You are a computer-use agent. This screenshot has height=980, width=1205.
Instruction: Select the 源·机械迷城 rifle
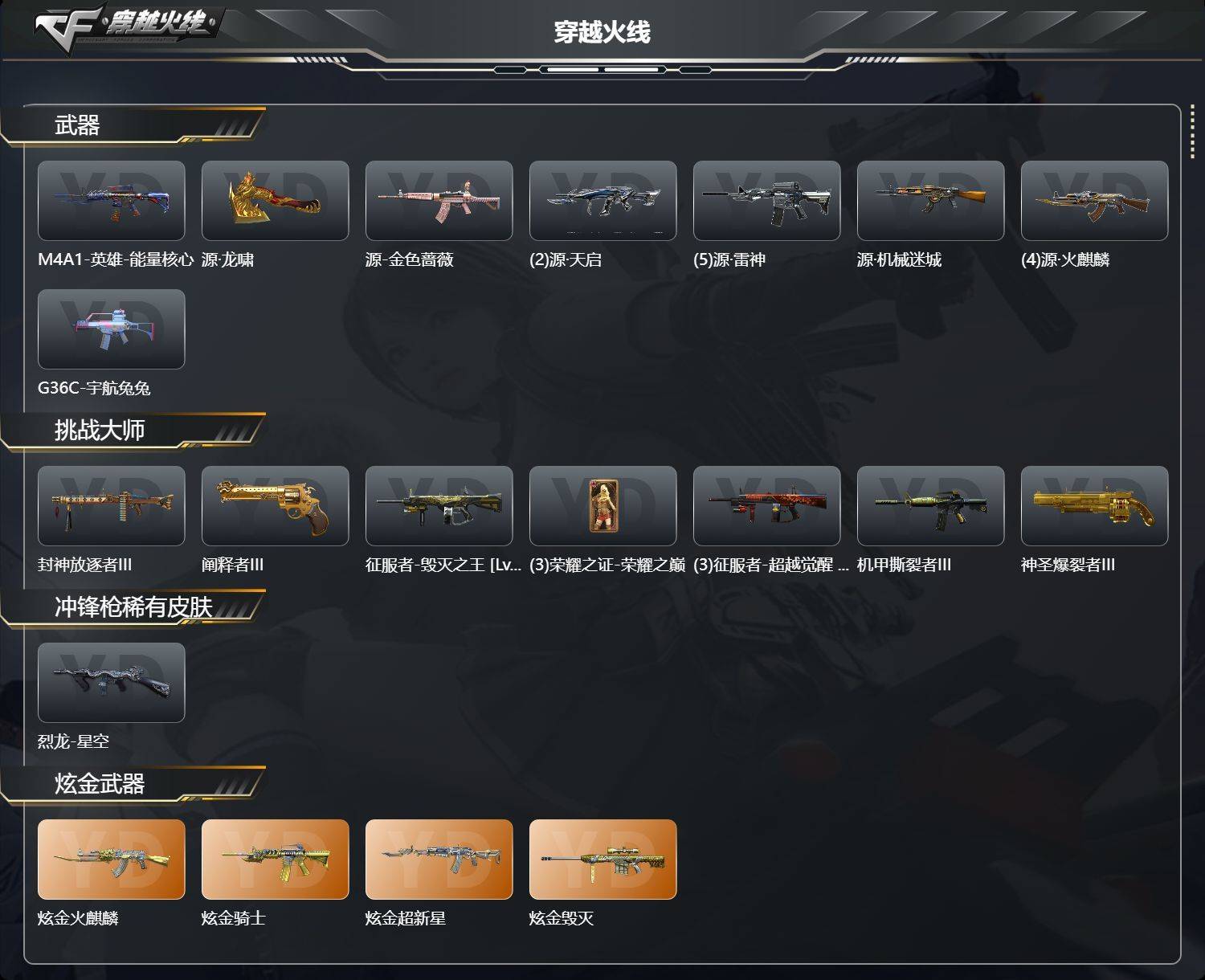coord(930,200)
